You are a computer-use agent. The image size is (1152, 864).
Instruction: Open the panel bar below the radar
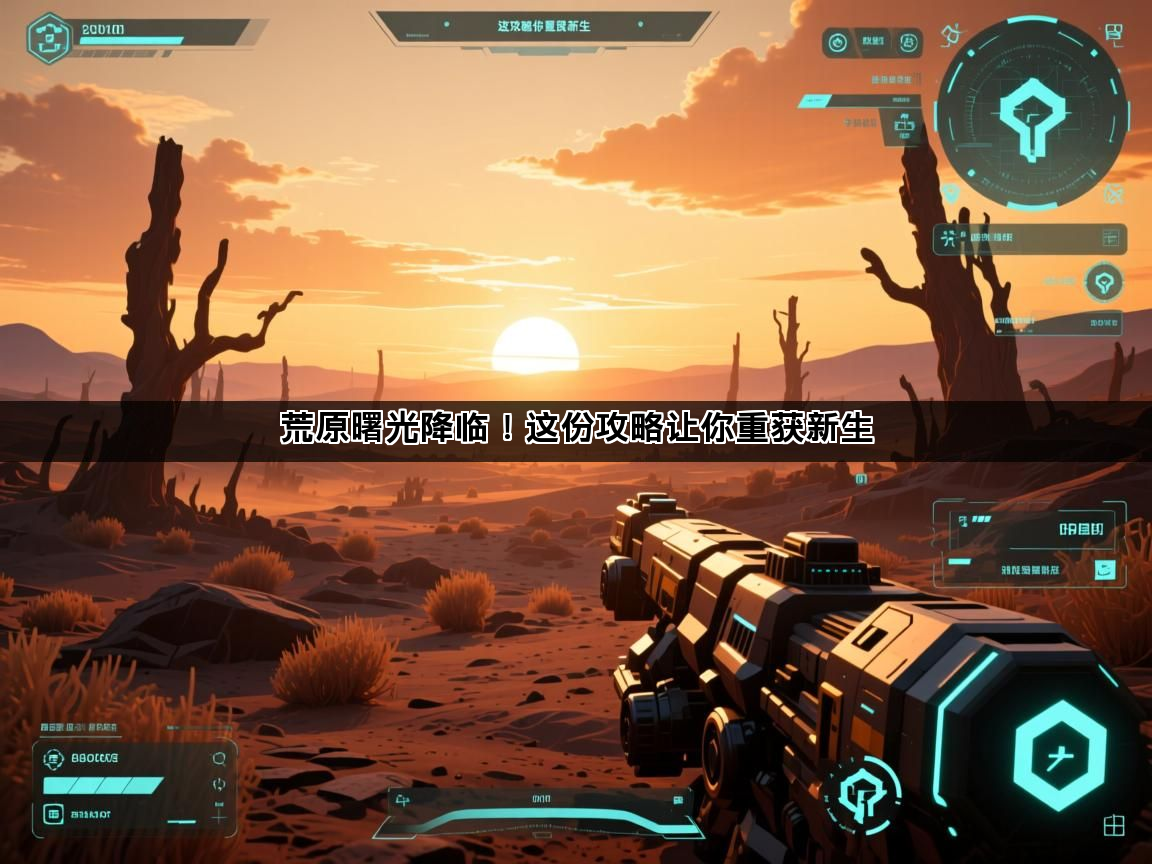click(x=1030, y=239)
